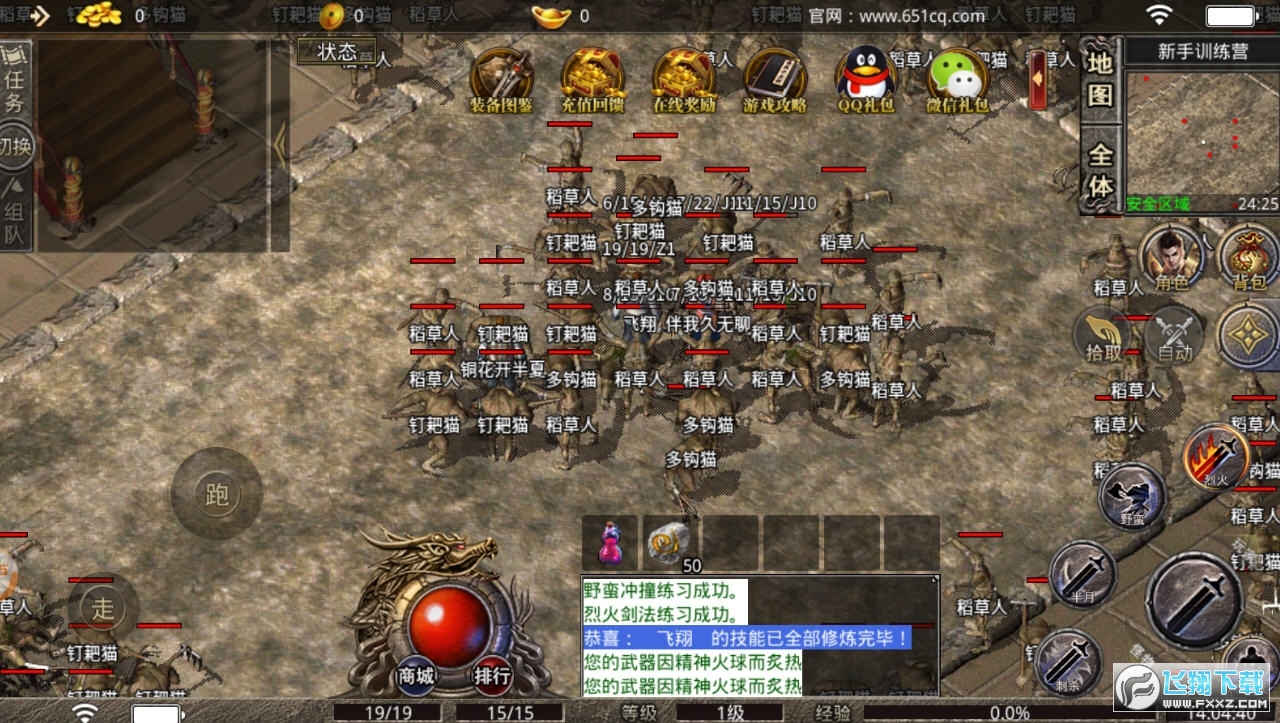The image size is (1280, 723).
Task: Open the 背包 backpack
Action: click(1249, 258)
